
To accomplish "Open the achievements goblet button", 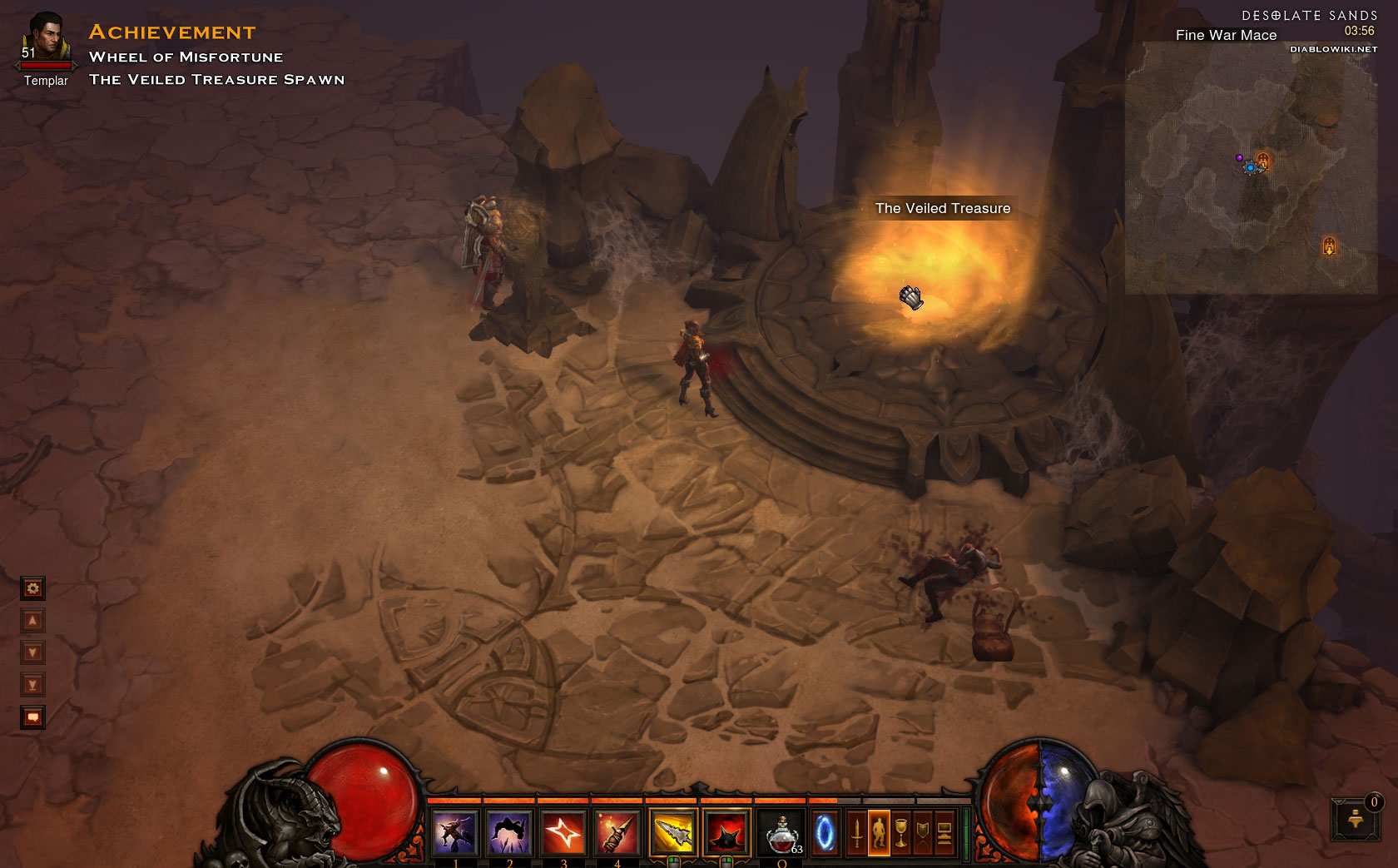I will coord(900,832).
